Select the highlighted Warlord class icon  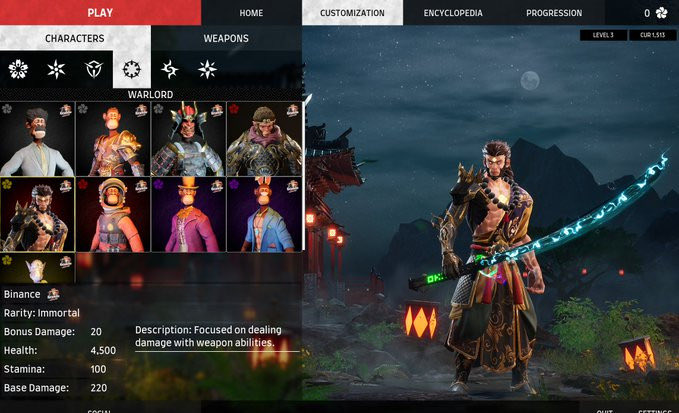coord(132,69)
